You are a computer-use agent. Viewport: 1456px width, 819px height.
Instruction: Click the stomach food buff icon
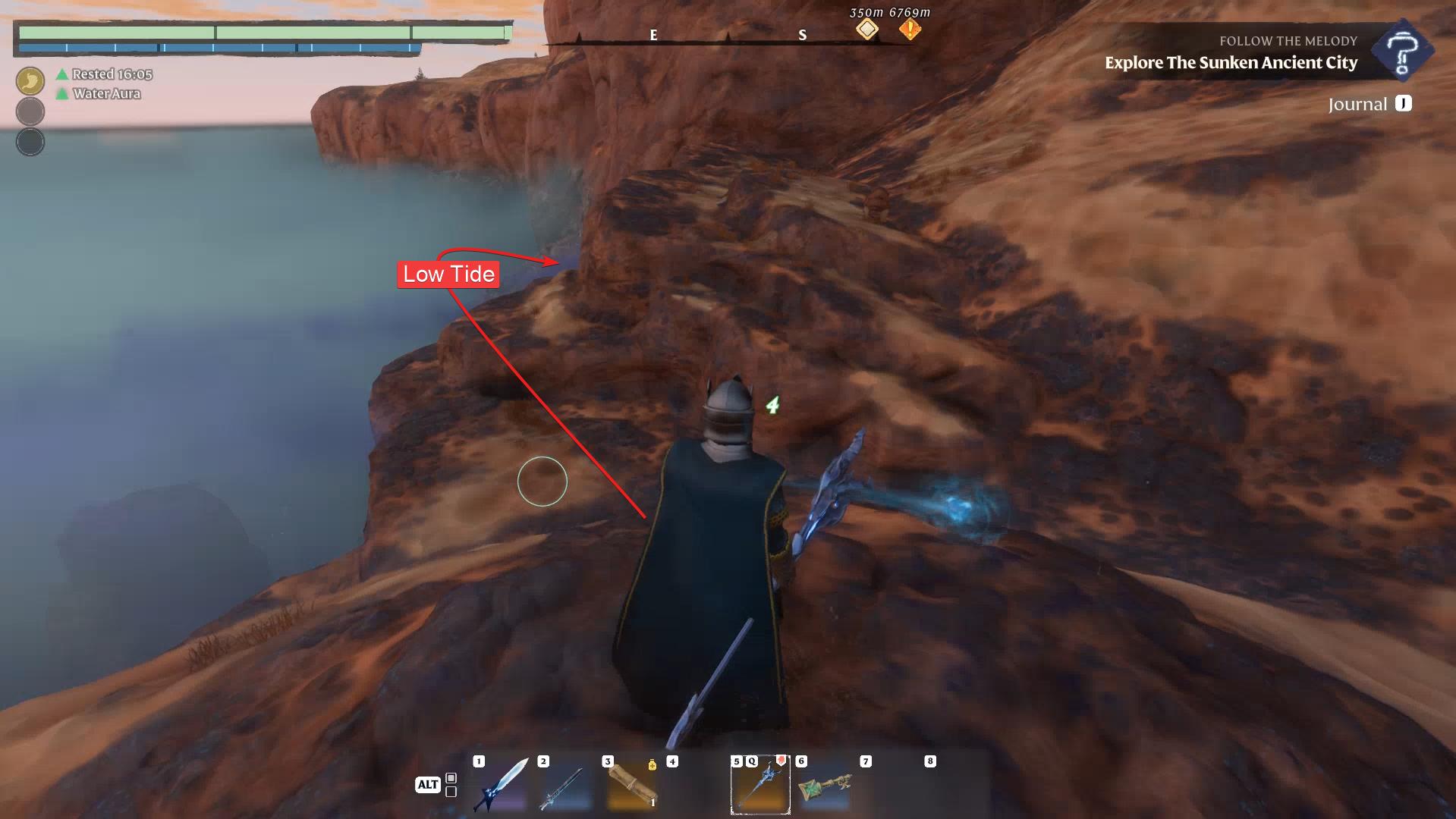coord(30,80)
